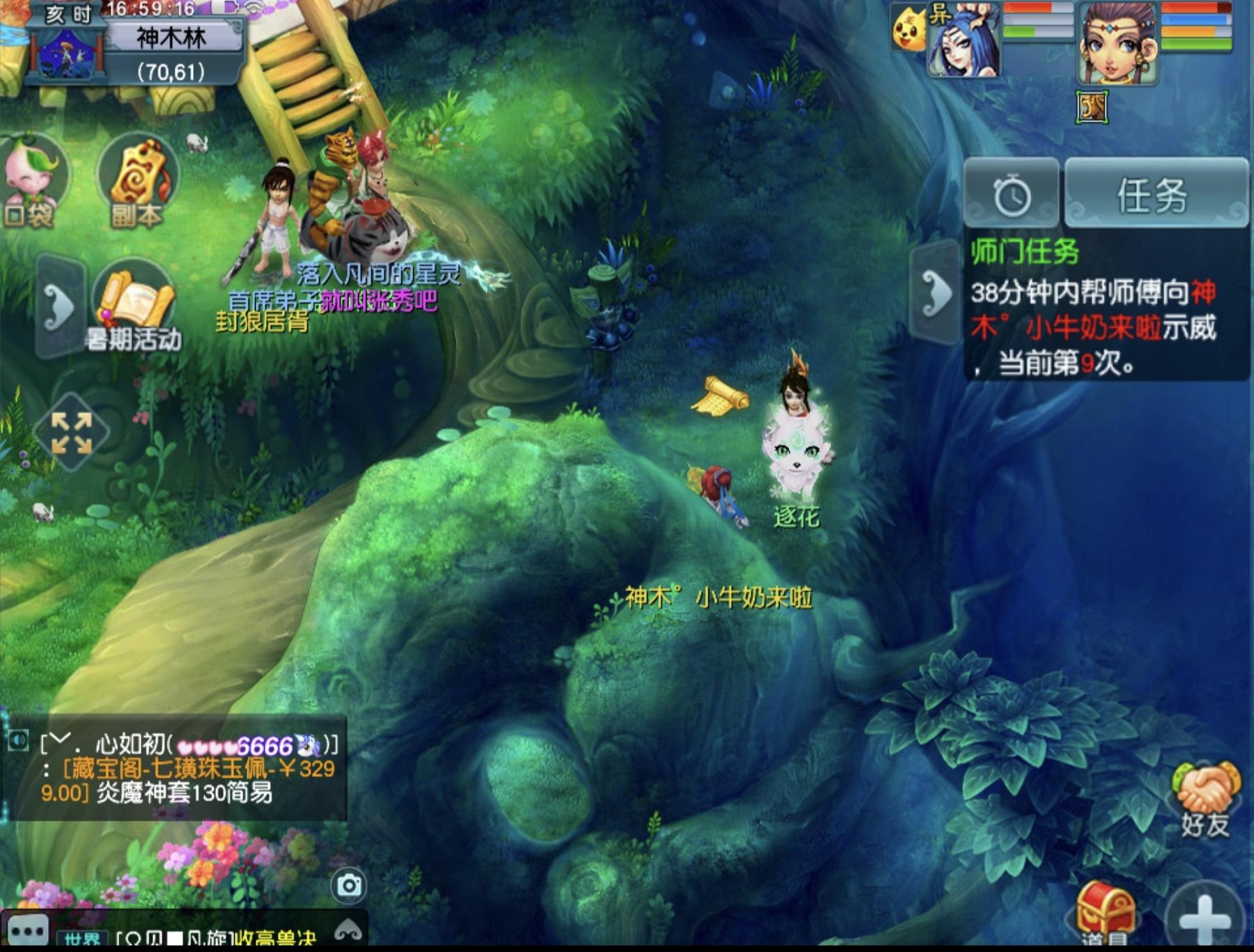Image resolution: width=1254 pixels, height=952 pixels.
Task: Collapse the quest tracker with the arrow
Action: (x=936, y=292)
